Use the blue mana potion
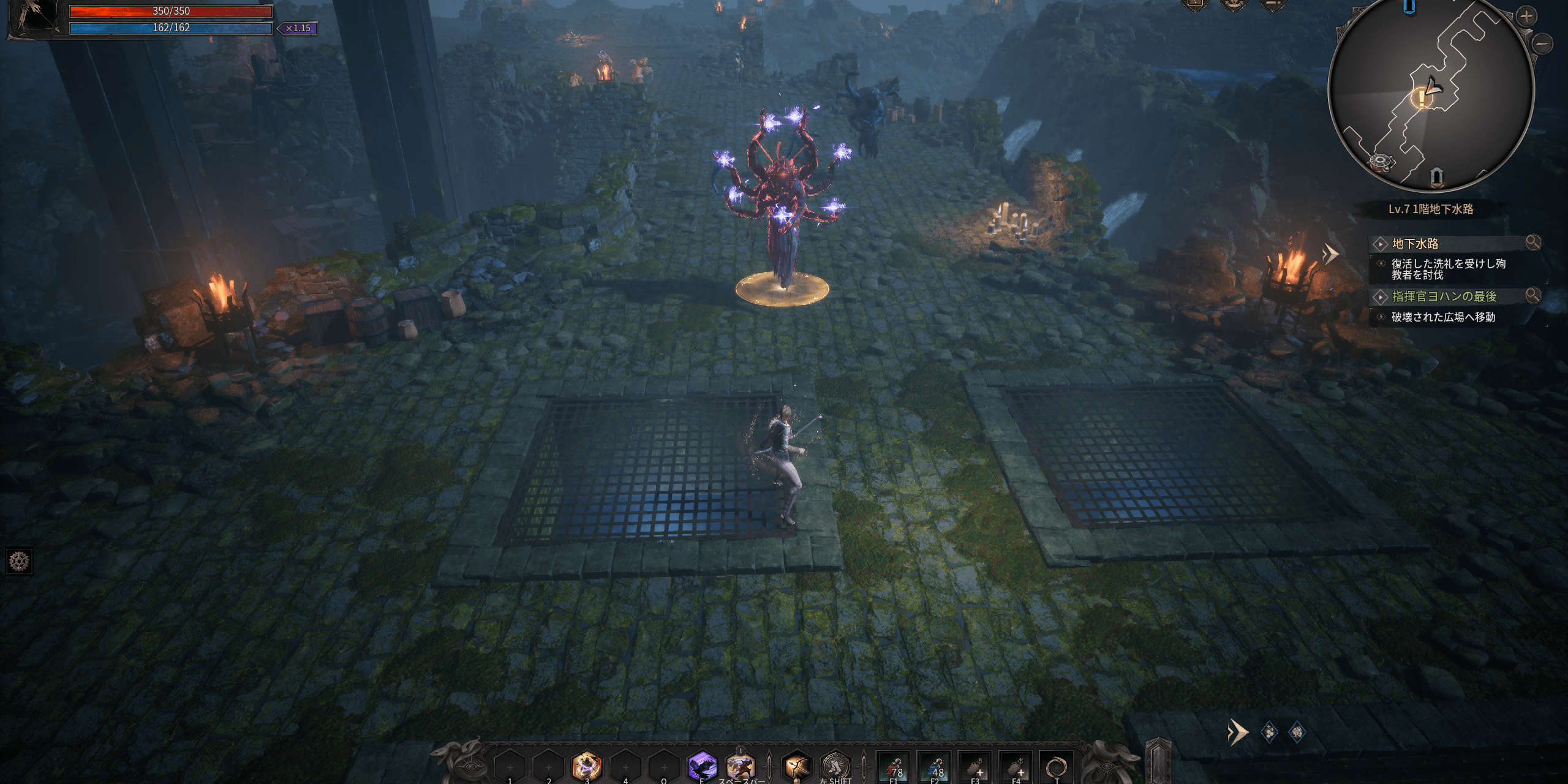Screen dimensions: 1568x784 (x=935, y=767)
